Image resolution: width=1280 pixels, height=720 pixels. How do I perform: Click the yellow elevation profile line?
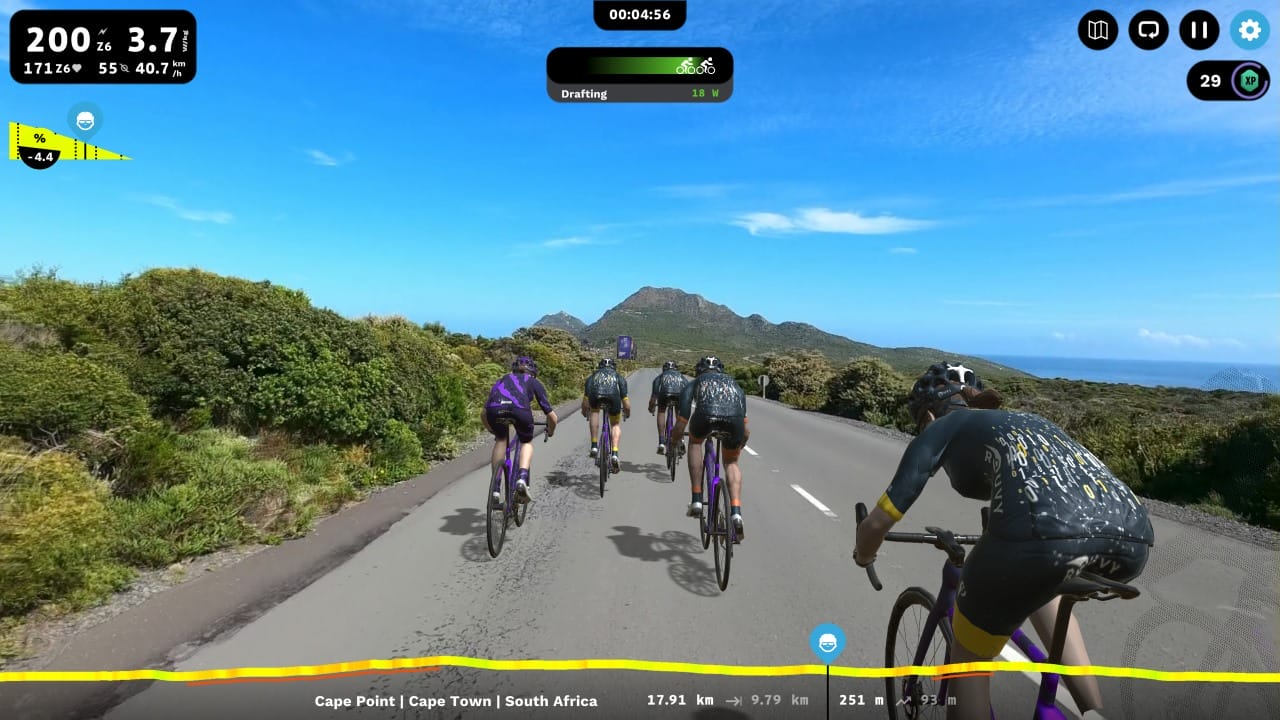click(500, 666)
